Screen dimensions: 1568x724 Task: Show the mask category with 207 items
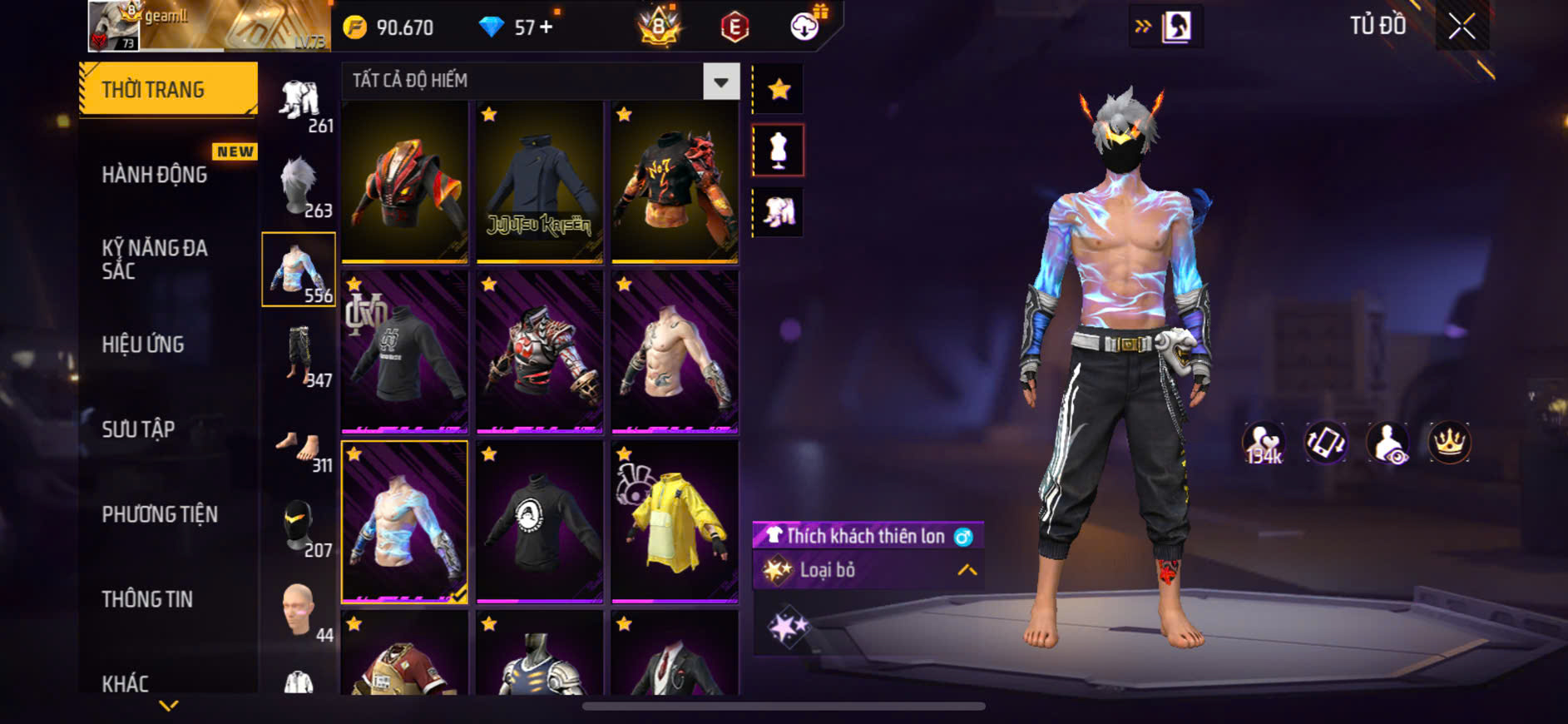point(299,526)
